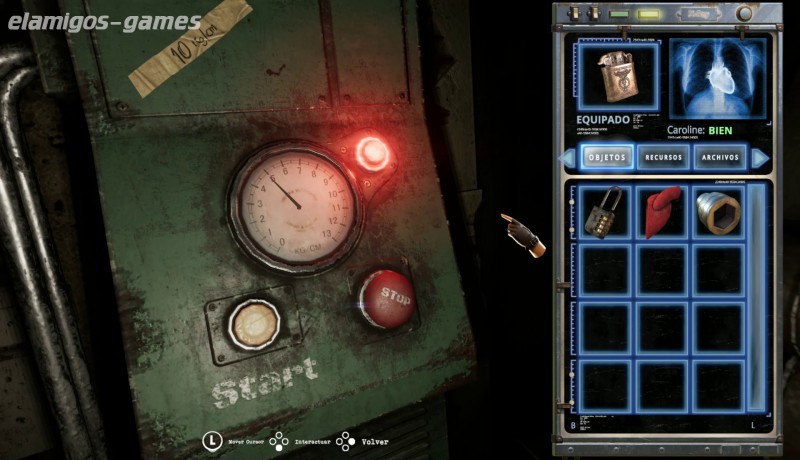Screen dimensions: 800x460
Task: Choose the red cloth item slot
Action: pyautogui.click(x=663, y=212)
